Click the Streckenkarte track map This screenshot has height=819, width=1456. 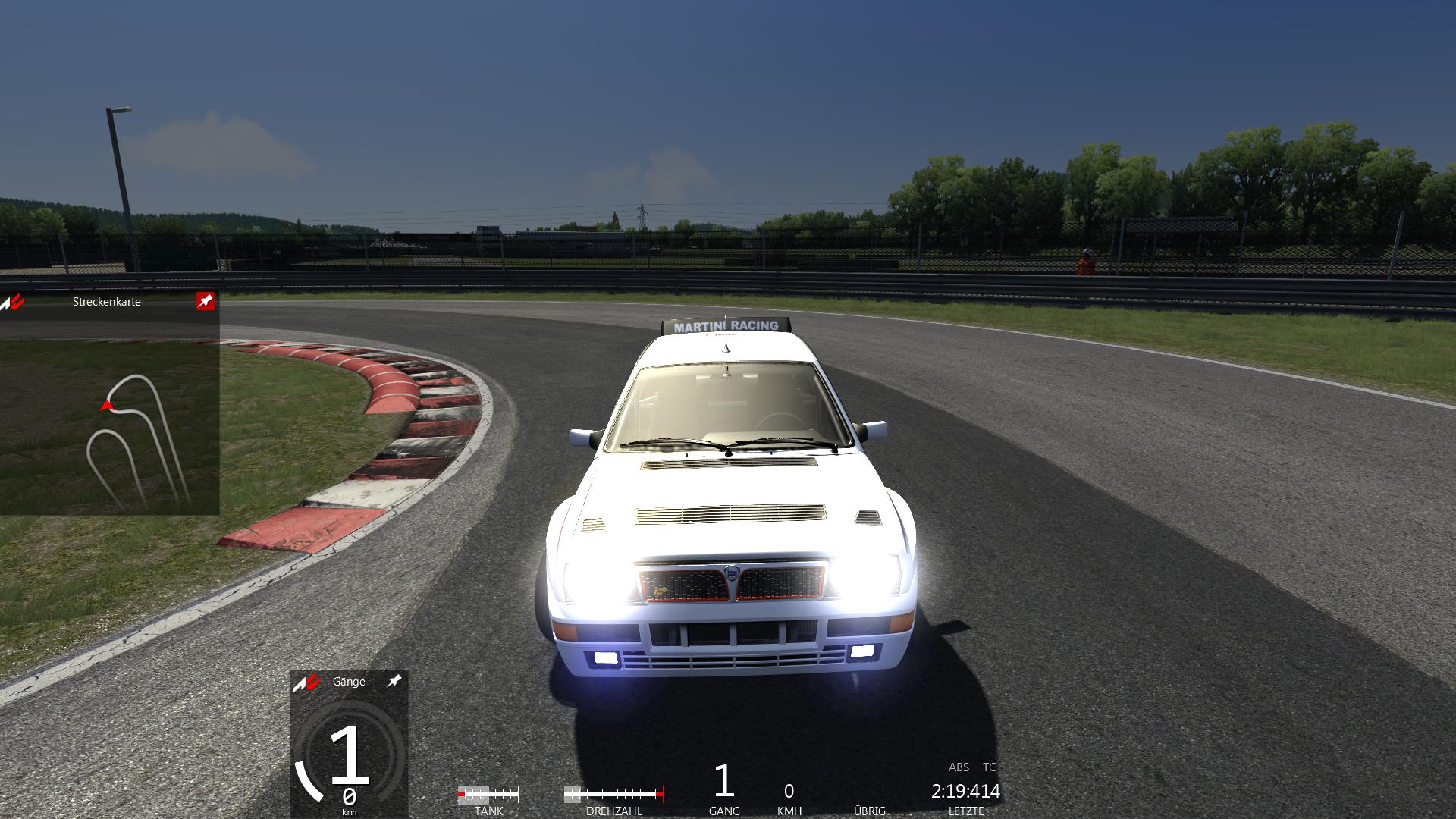pyautogui.click(x=136, y=440)
